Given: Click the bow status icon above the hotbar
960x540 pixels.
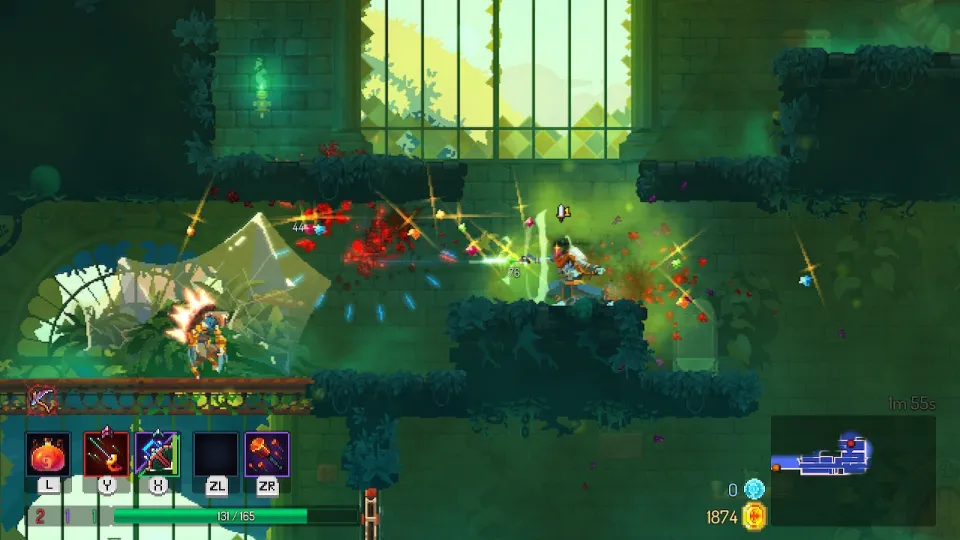Looking at the screenshot, I should pos(42,398).
